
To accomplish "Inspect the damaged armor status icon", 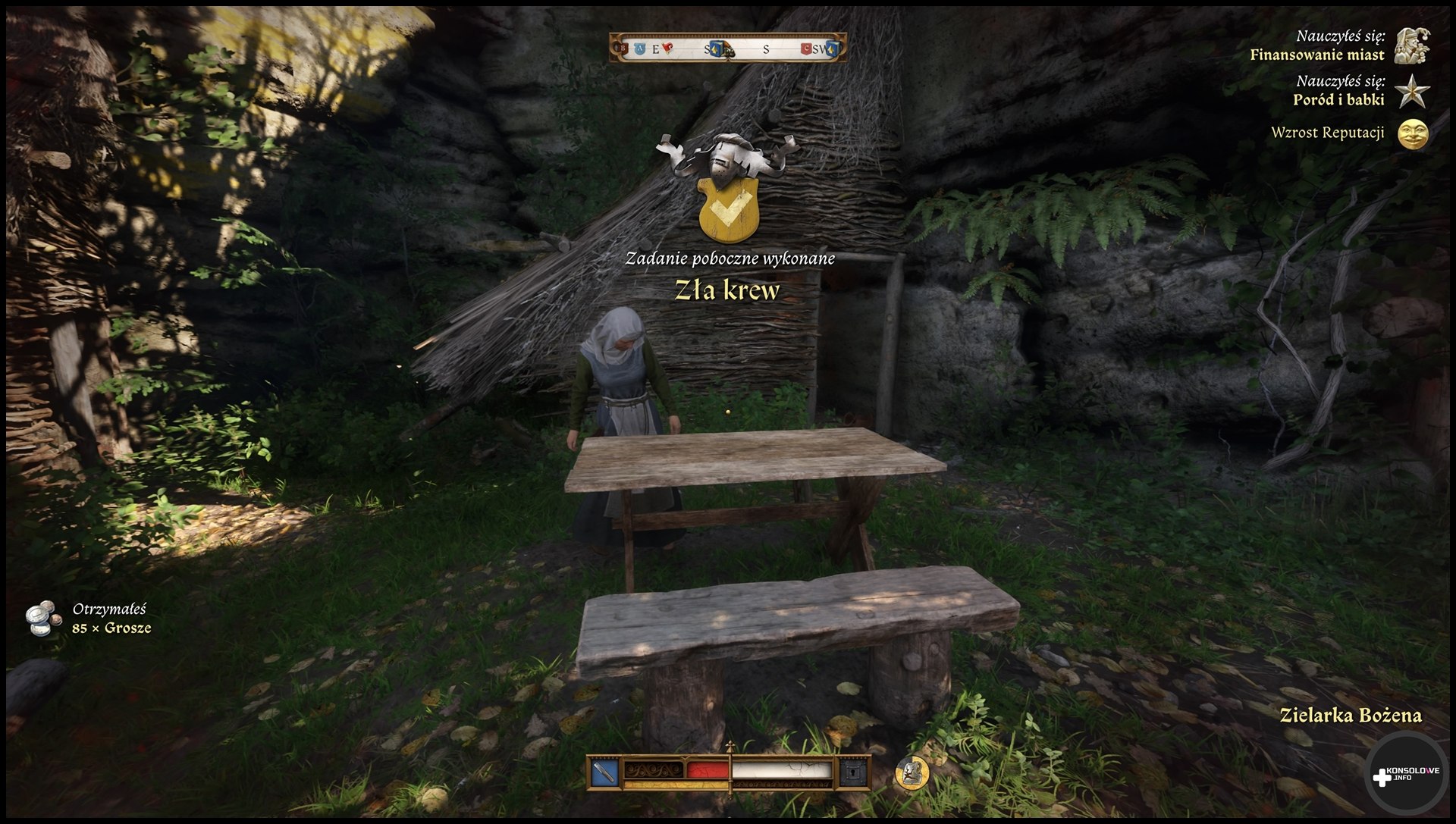I will (912, 772).
